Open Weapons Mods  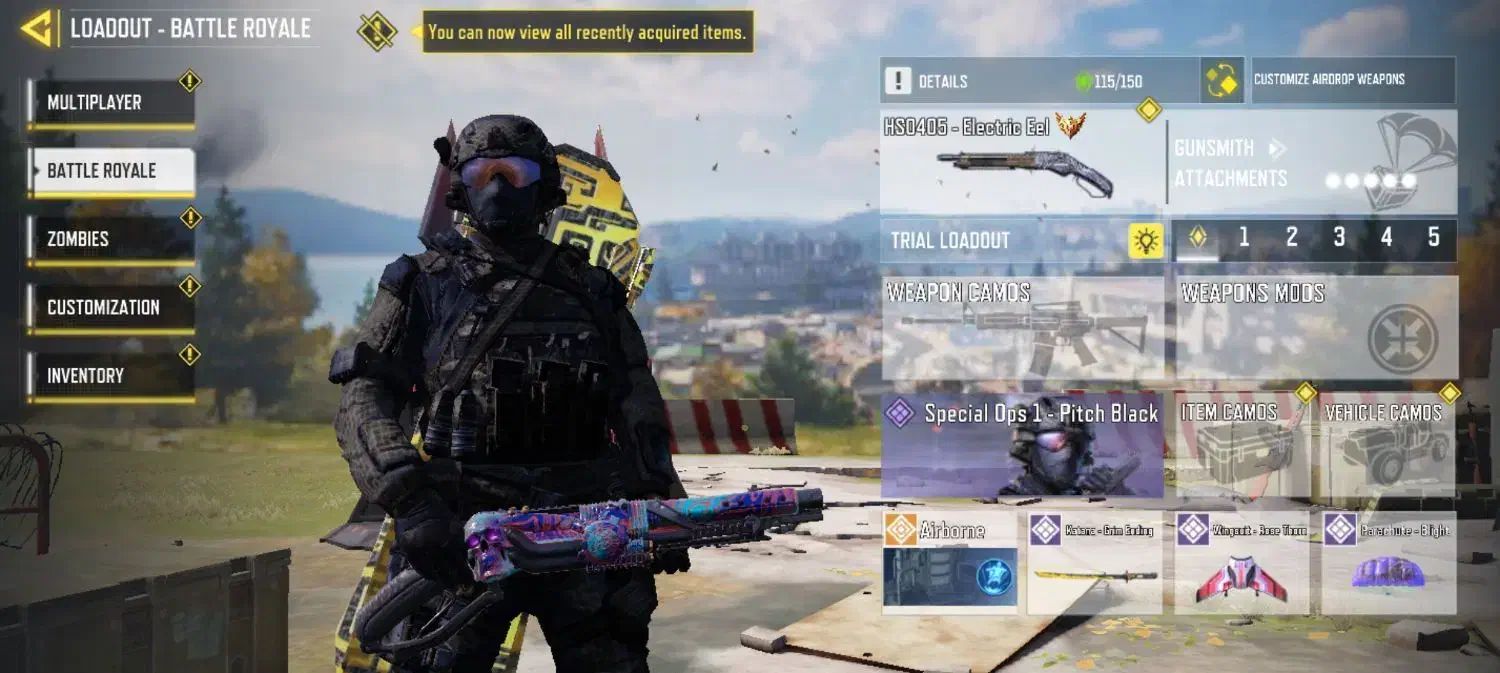[x=1316, y=329]
